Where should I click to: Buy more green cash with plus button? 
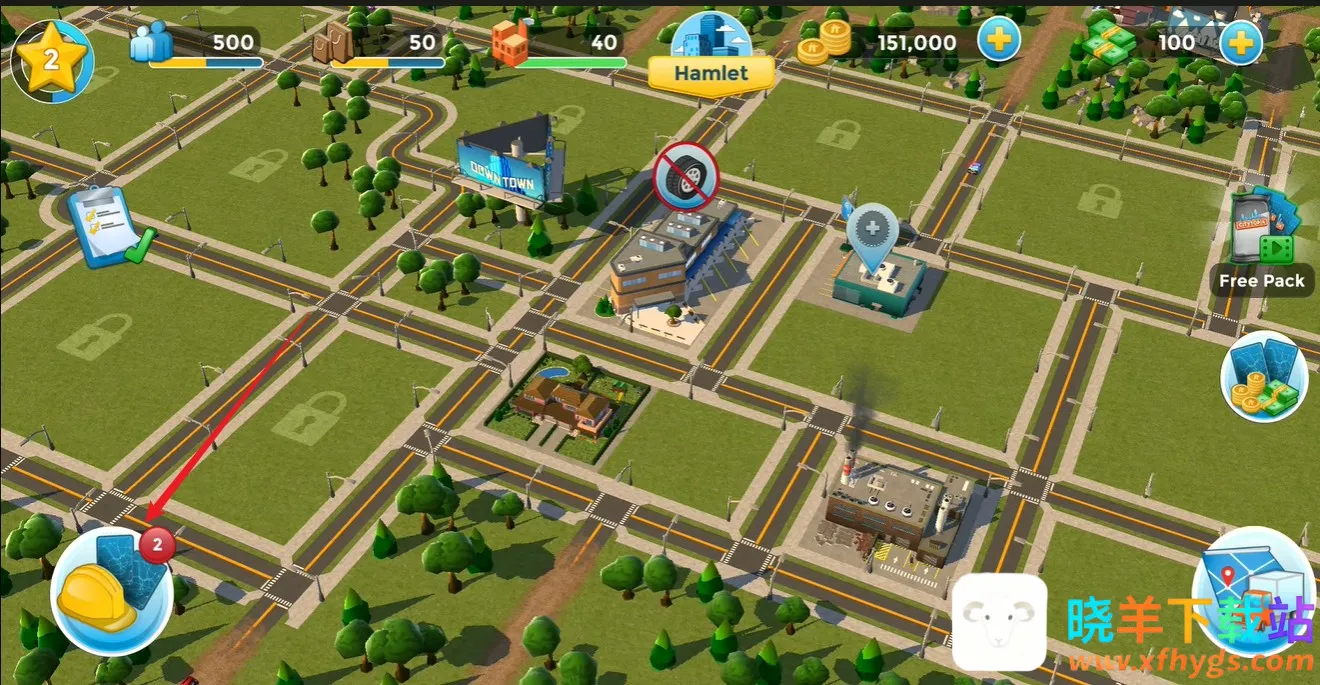(x=1240, y=42)
